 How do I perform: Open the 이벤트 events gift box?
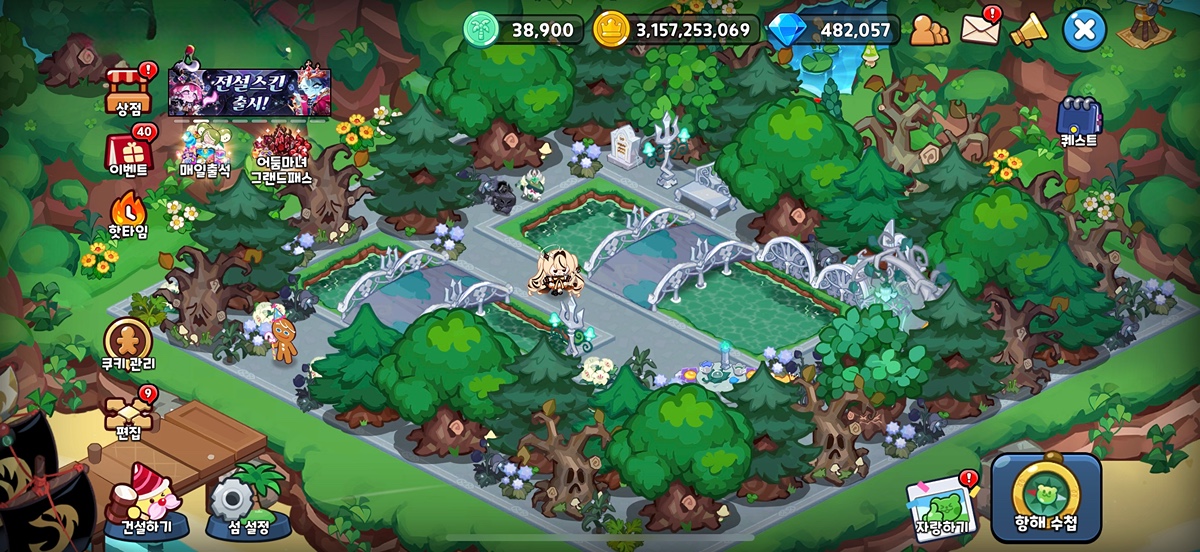129,153
